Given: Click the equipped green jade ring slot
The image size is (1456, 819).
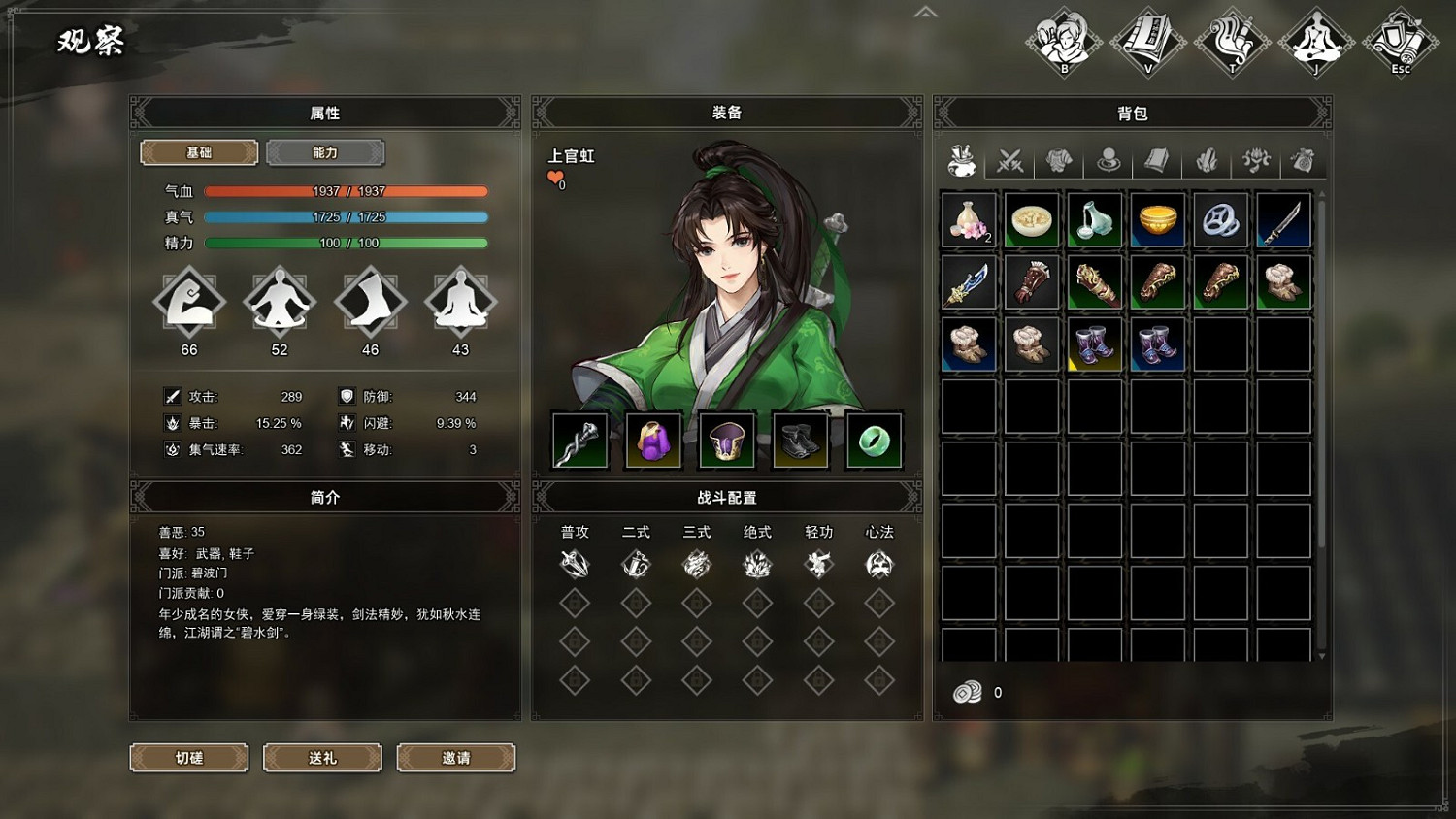Looking at the screenshot, I should click(x=873, y=440).
